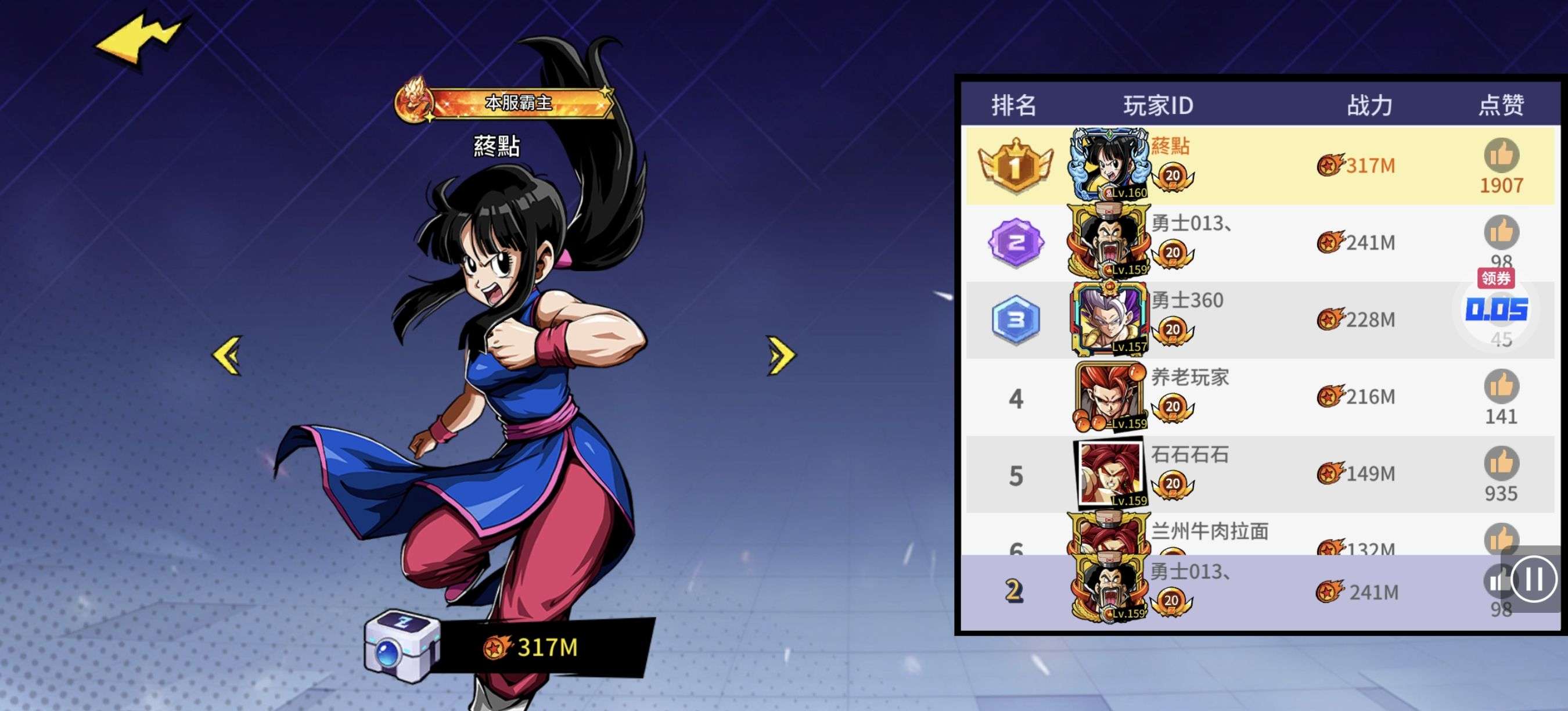Show the previous character with left arrow

[228, 355]
